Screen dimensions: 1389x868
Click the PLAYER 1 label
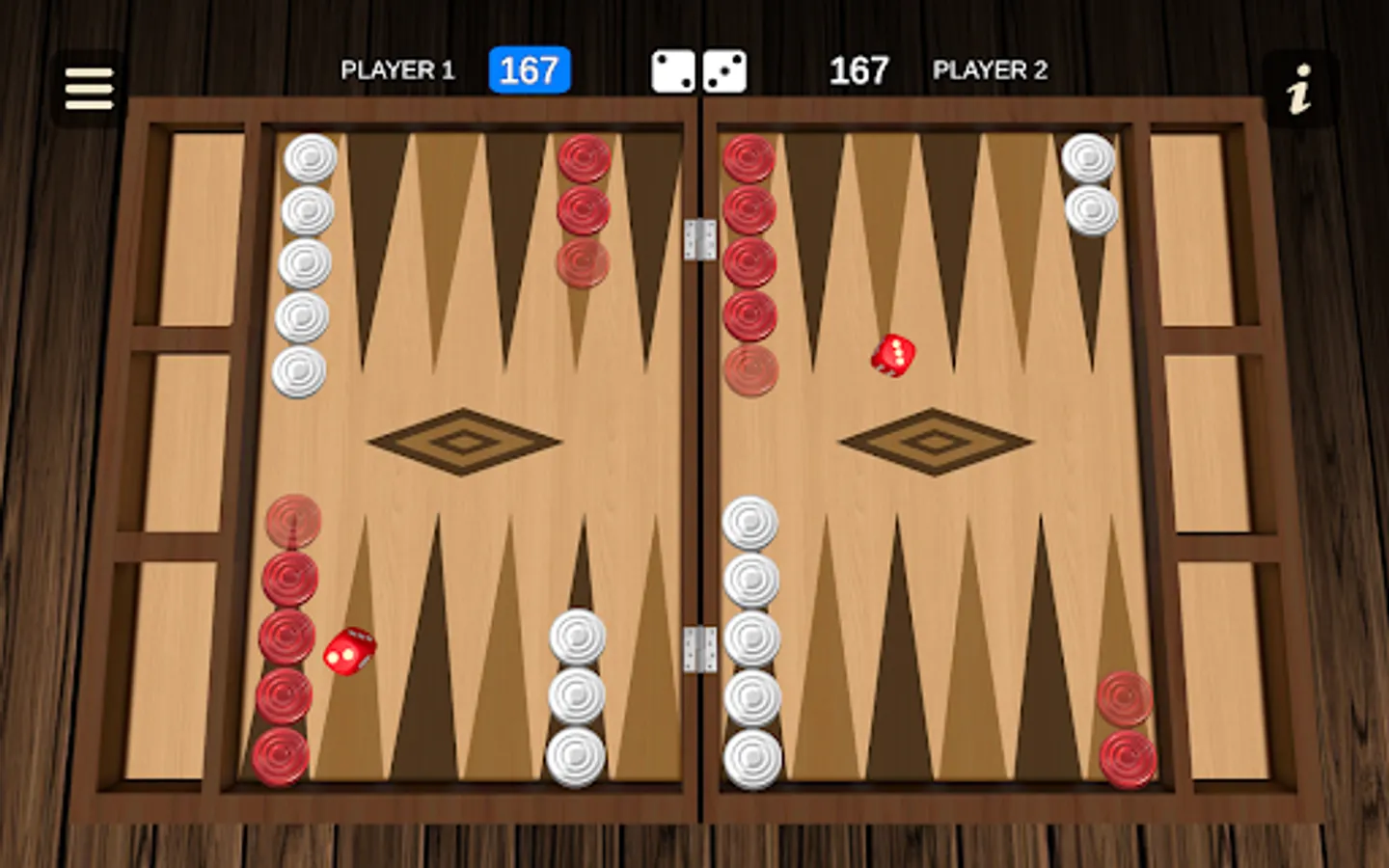397,69
